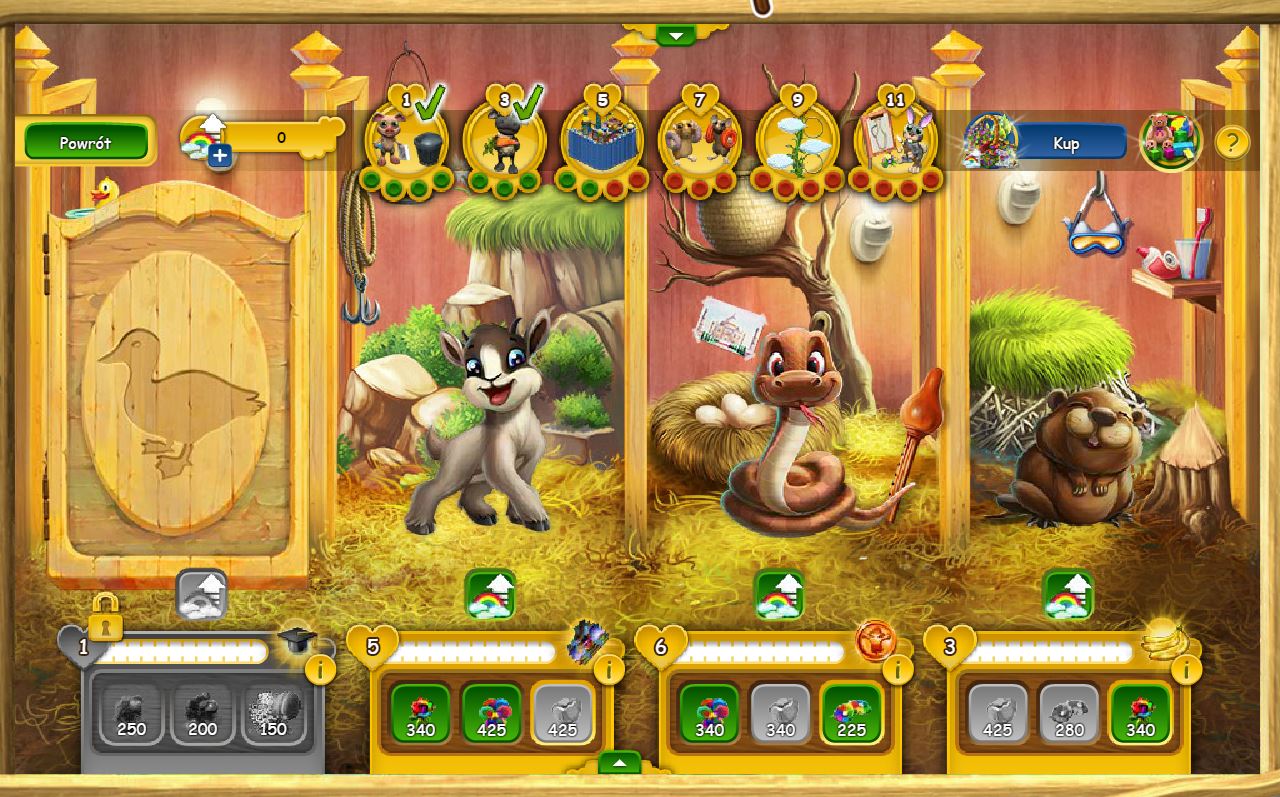Collapse the panel with top green arrow
Screen dimensions: 1280x797
tap(676, 36)
